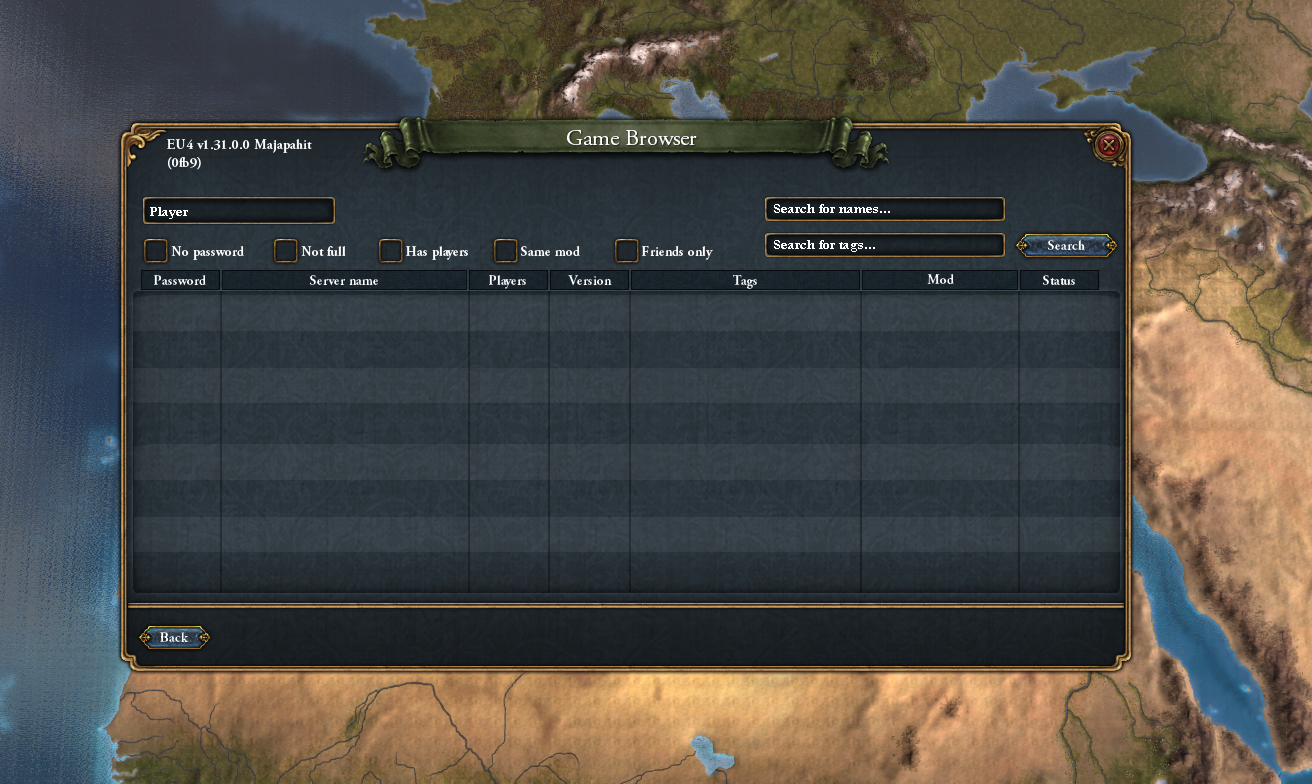Image resolution: width=1312 pixels, height=784 pixels.
Task: Toggle the Same mod filter
Action: (x=505, y=251)
